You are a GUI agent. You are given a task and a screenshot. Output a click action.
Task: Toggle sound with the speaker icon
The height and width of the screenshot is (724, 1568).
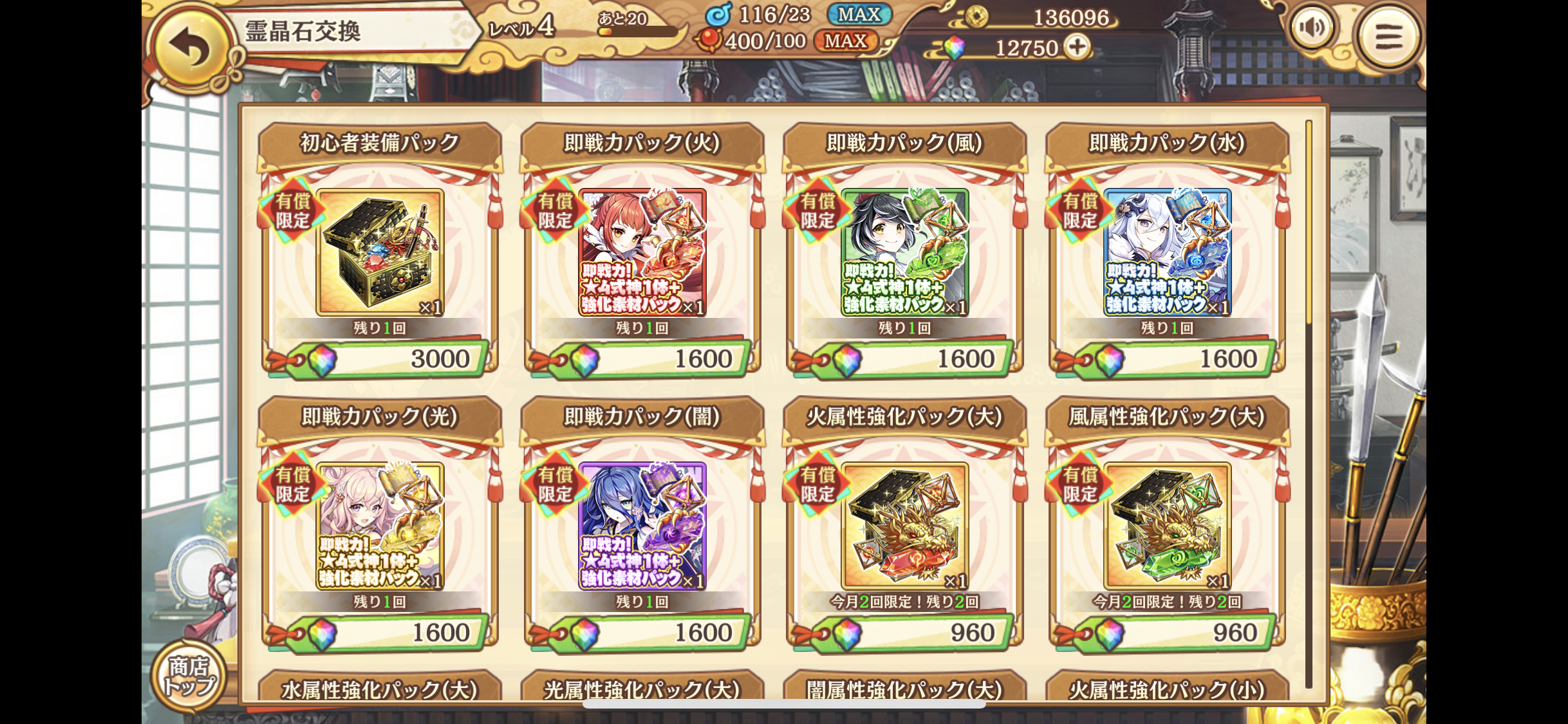[x=1312, y=28]
